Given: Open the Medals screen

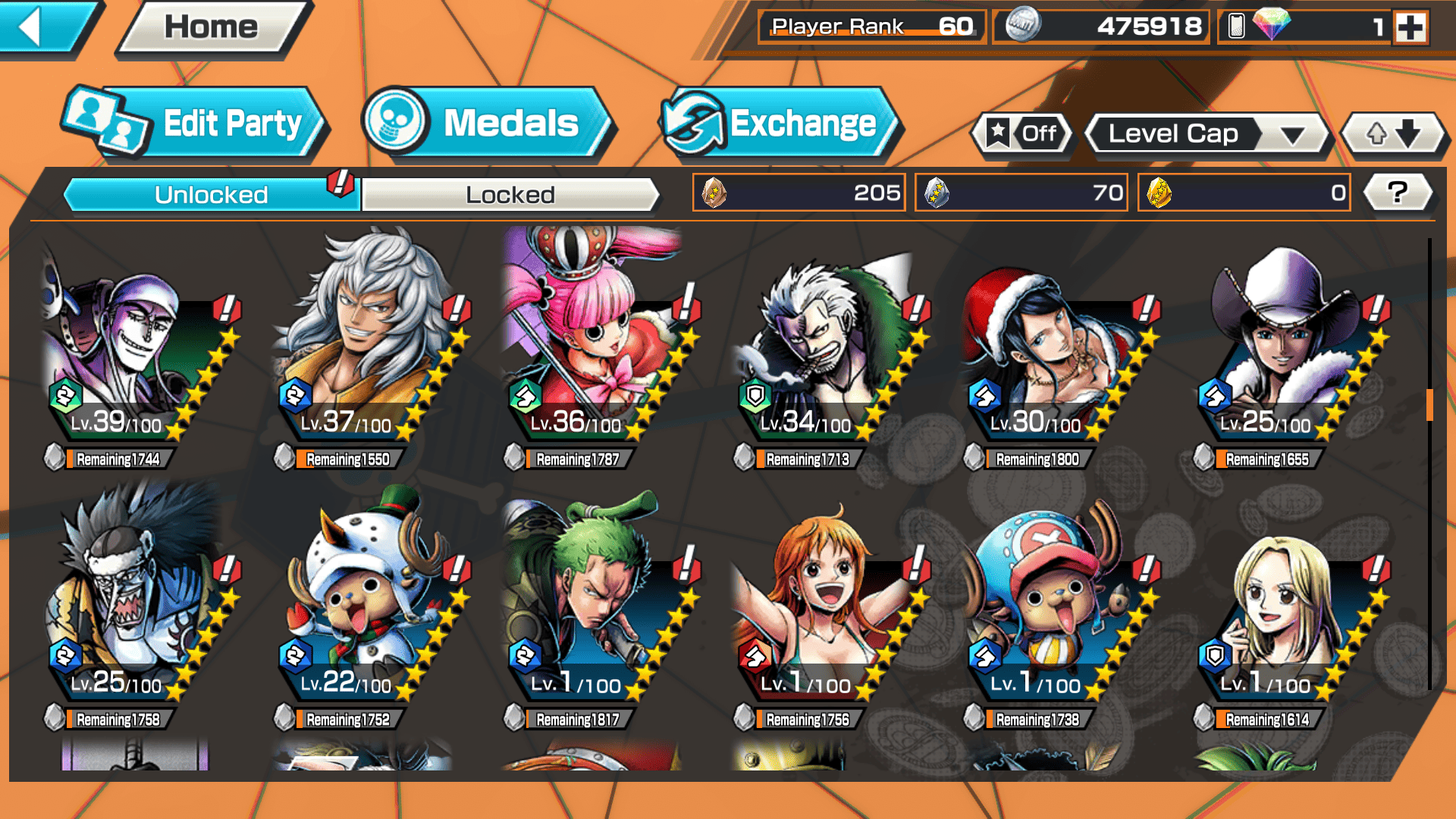Looking at the screenshot, I should coord(485,124).
